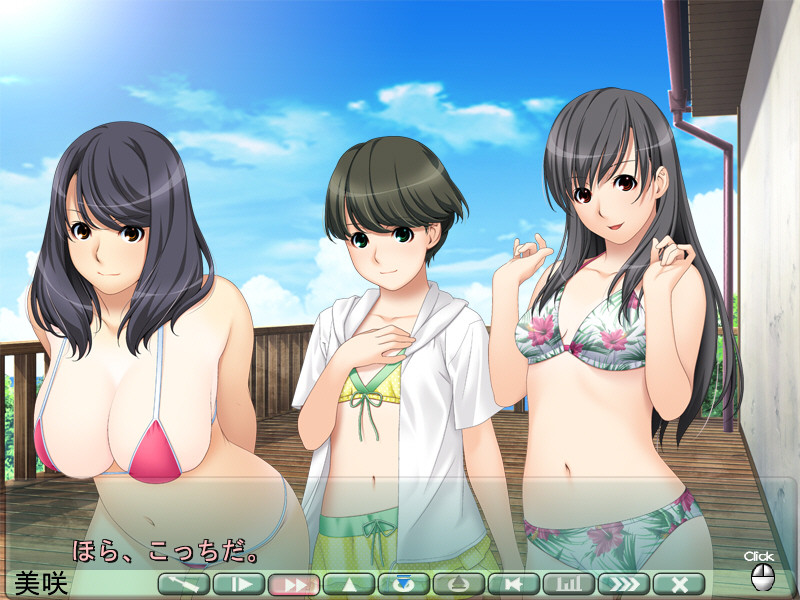Click the pen icon toolbar button
Image resolution: width=800 pixels, height=600 pixels.
184,584
